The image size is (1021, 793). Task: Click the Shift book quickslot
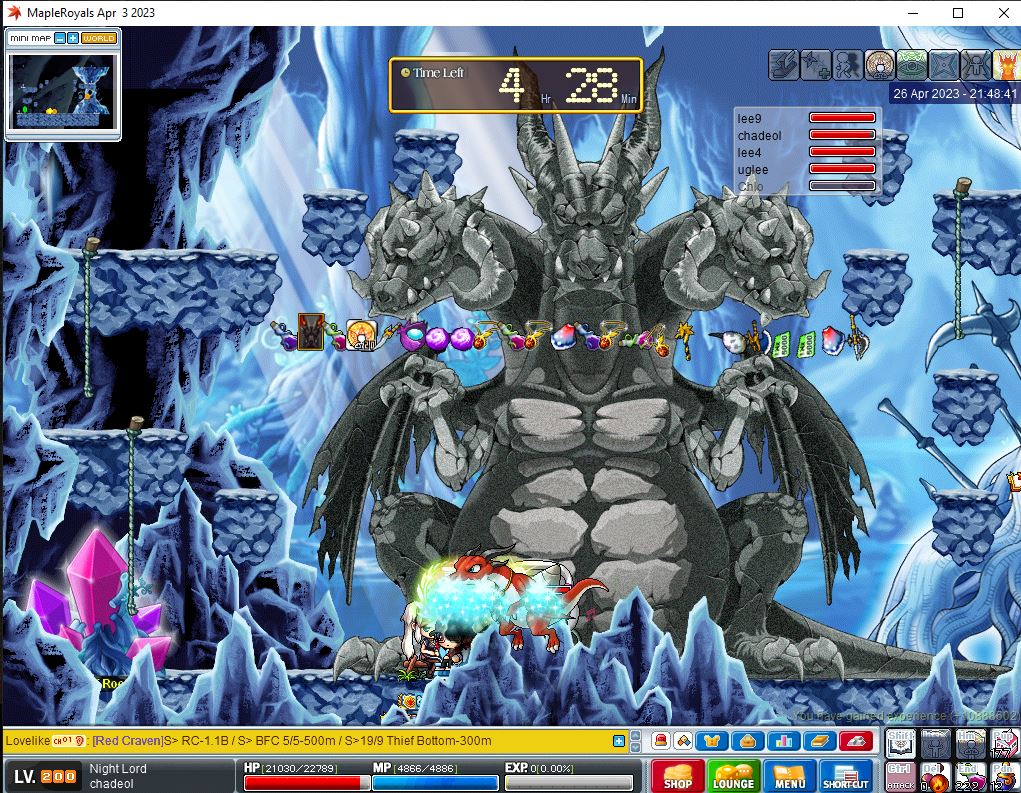coord(901,743)
